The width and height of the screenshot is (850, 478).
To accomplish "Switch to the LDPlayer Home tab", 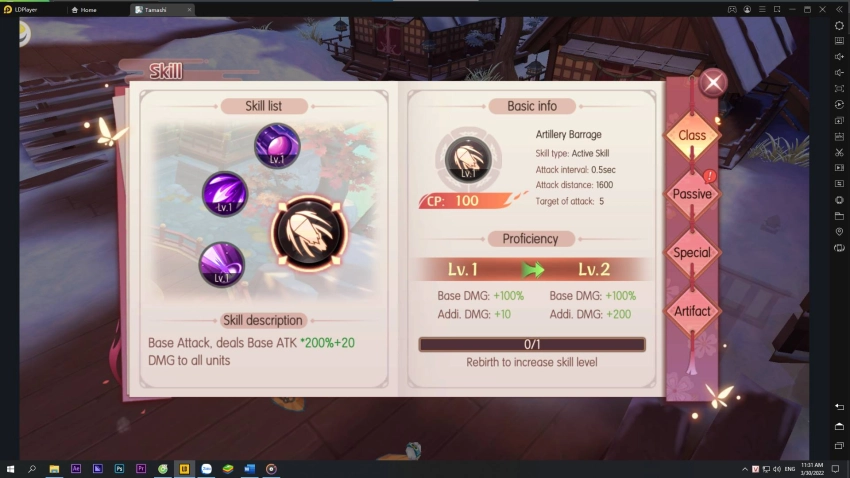I will (88, 9).
